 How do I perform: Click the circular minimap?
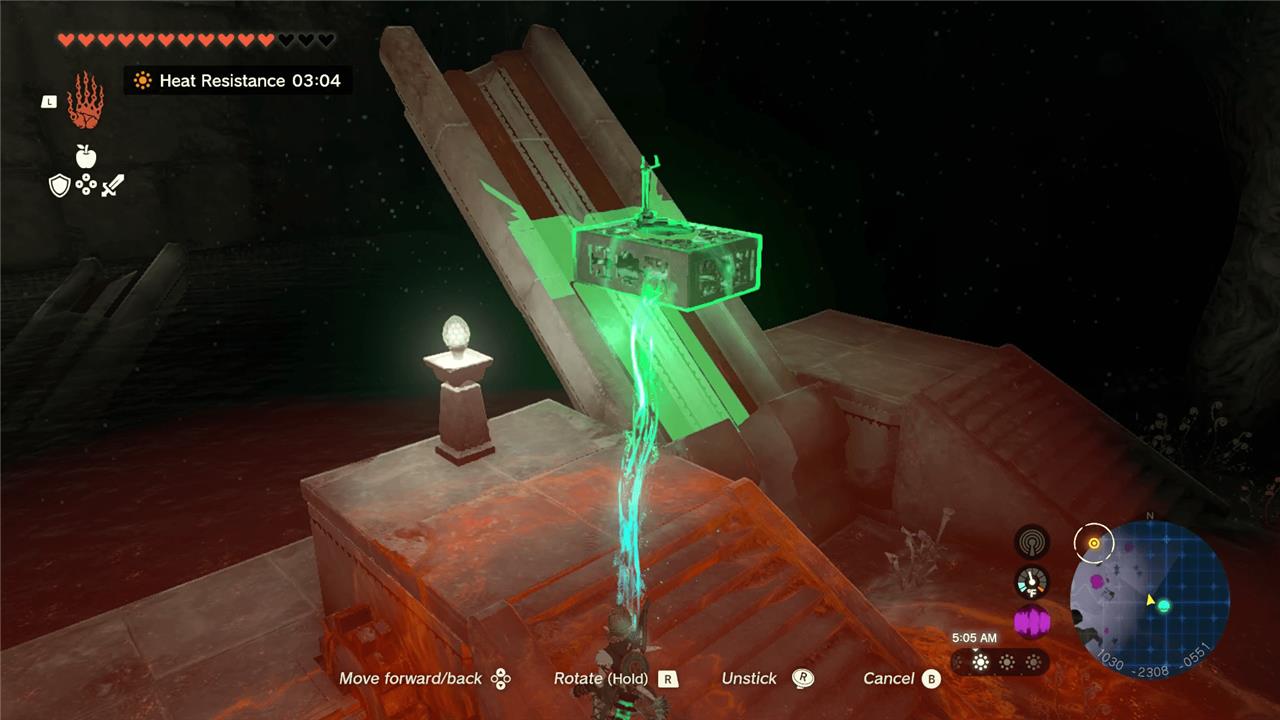pyautogui.click(x=1149, y=600)
